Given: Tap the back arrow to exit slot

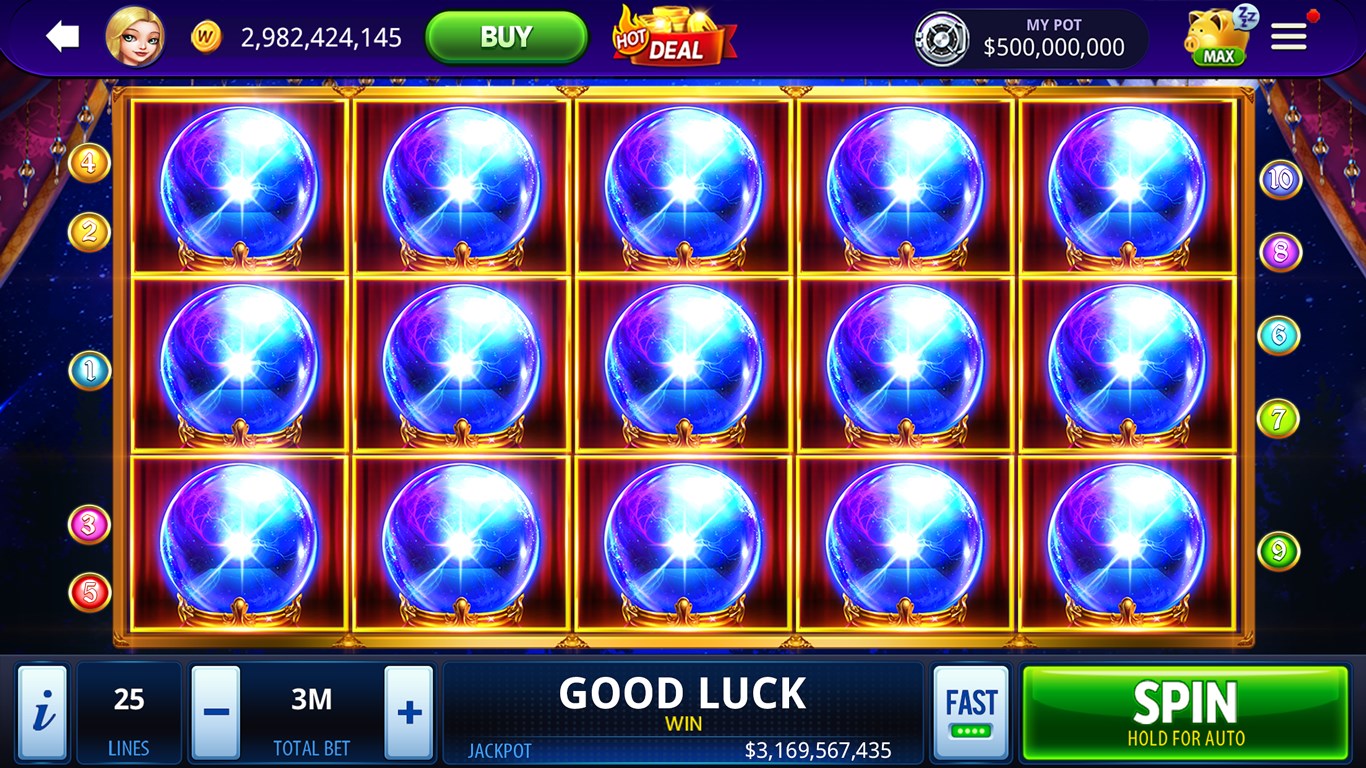Looking at the screenshot, I should coord(62,37).
